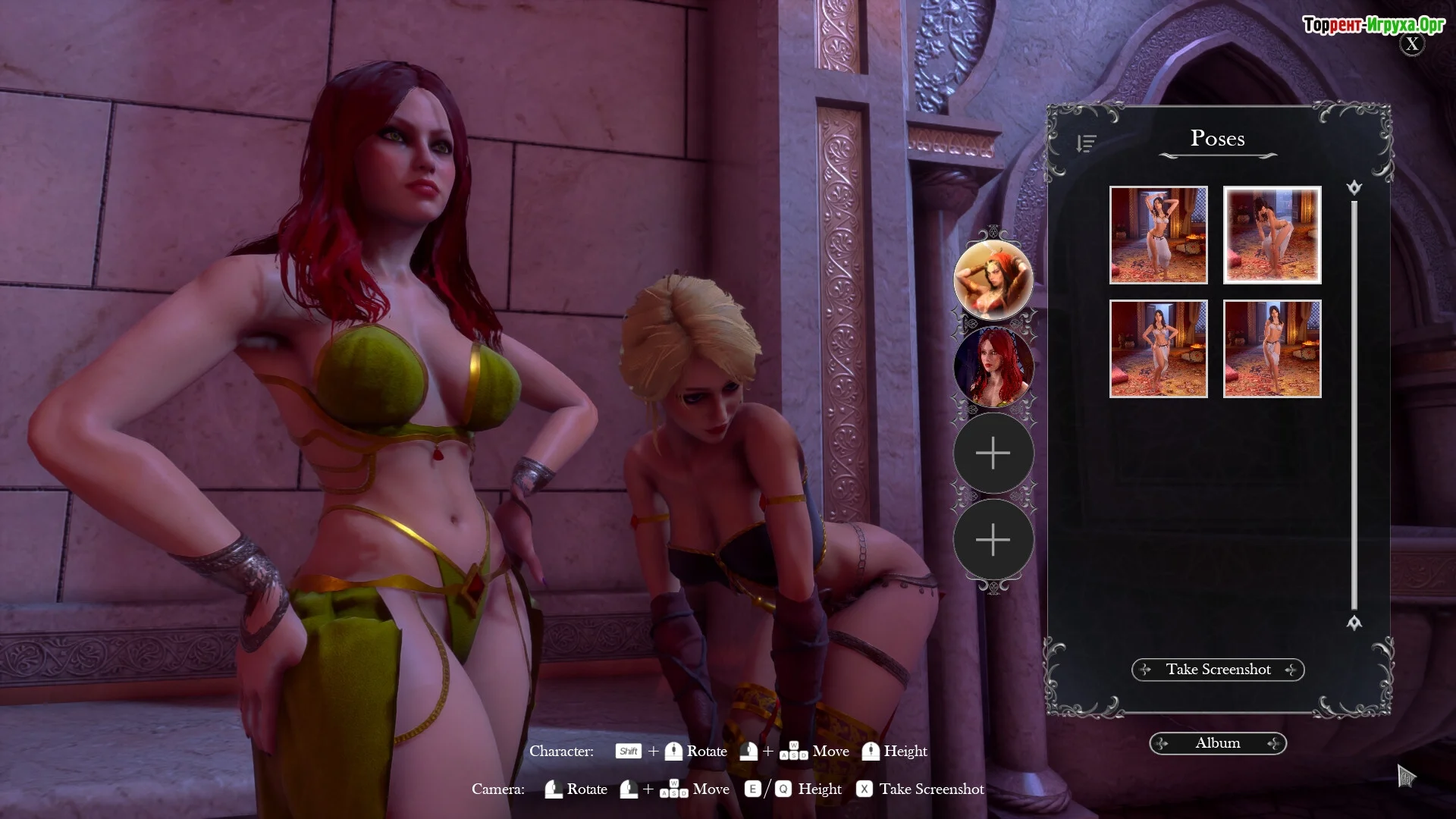The height and width of the screenshot is (819, 1456).
Task: Click the scroll-down arrow of the poses list
Action: pos(1354,623)
